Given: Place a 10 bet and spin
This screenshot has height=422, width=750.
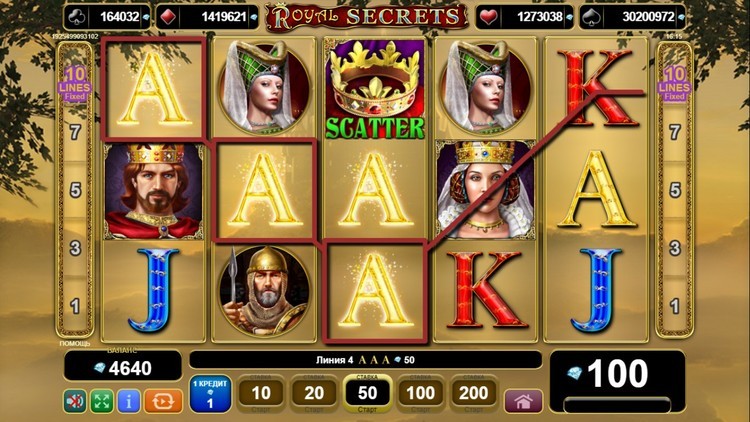Looking at the screenshot, I should [261, 393].
